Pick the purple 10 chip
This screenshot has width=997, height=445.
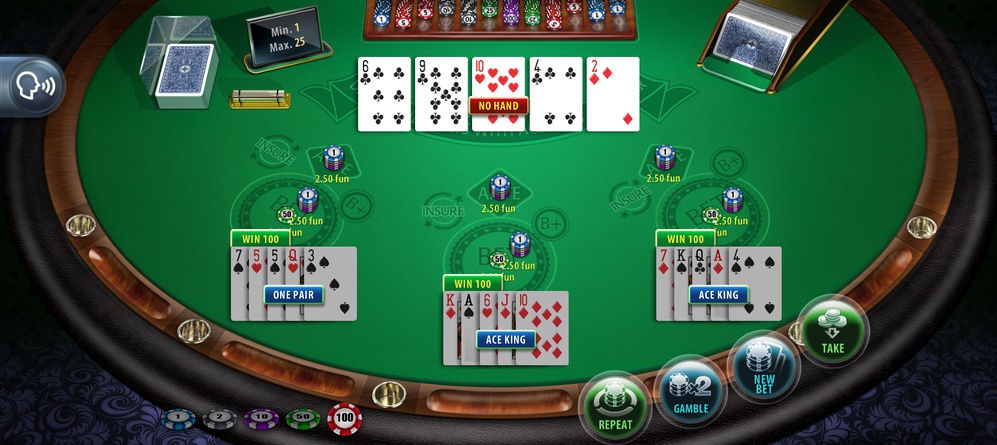[260, 418]
